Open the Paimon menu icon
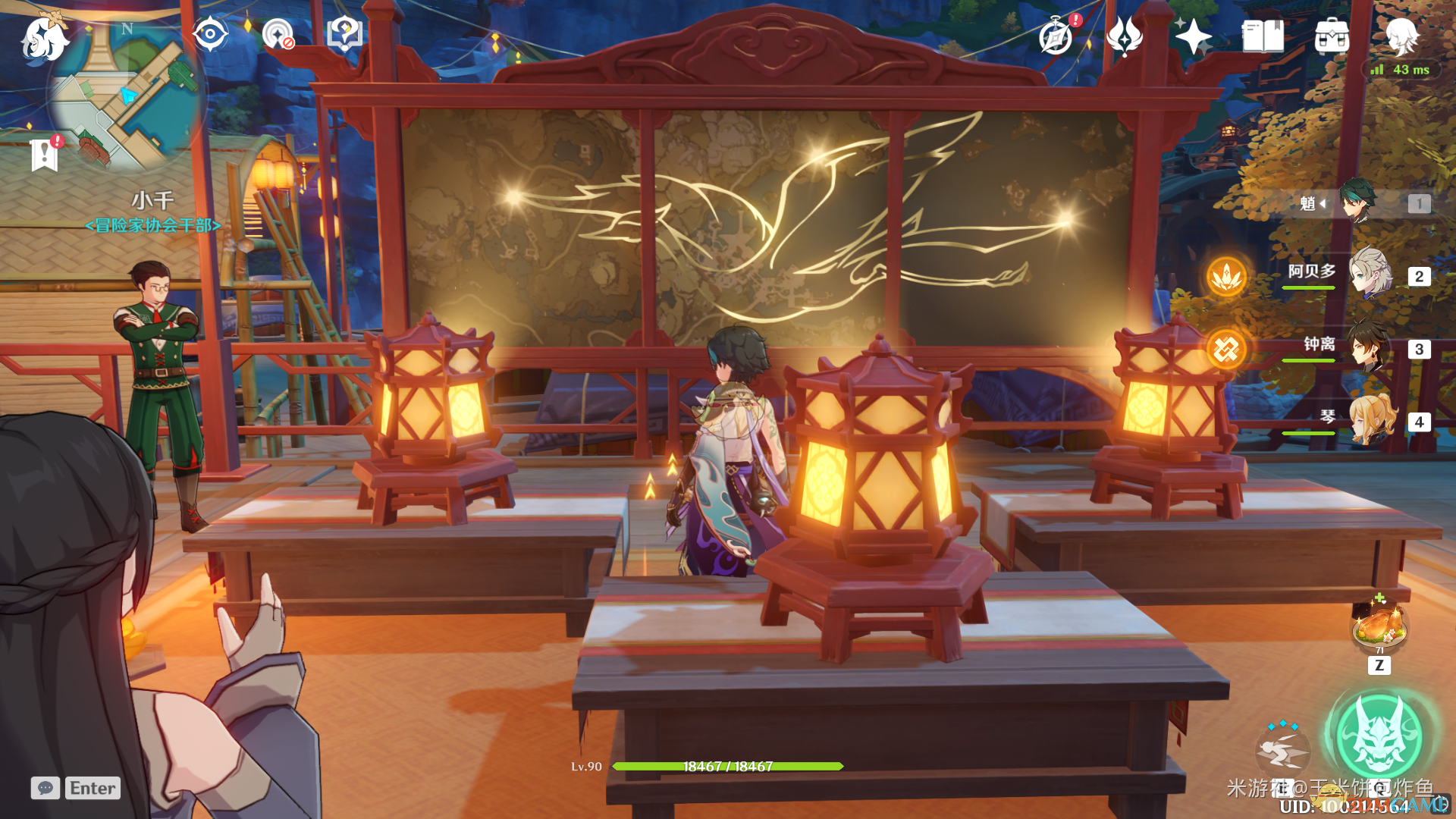The width and height of the screenshot is (1456, 819). pos(44,38)
